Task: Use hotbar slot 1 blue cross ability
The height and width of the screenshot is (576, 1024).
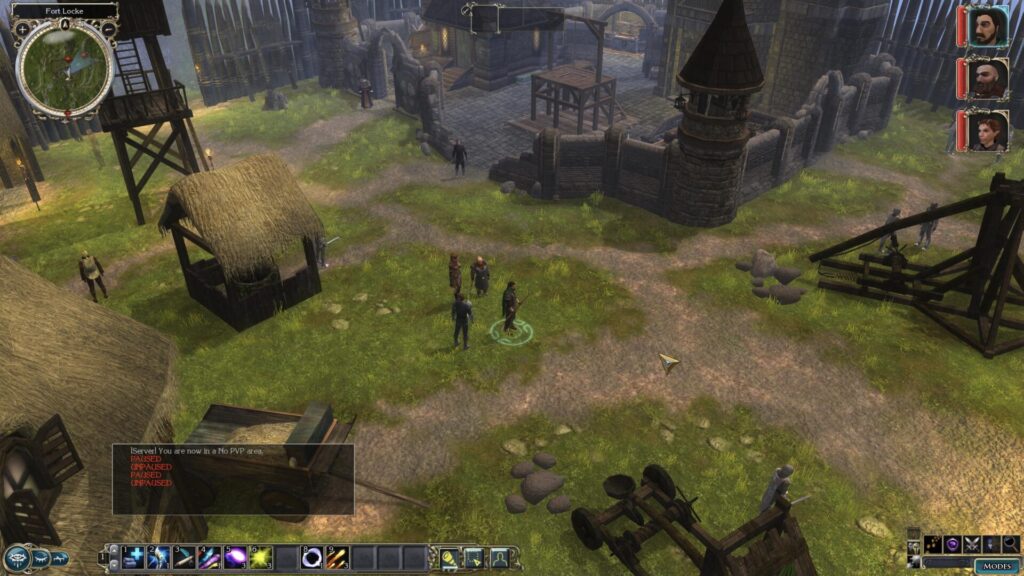Action: pos(135,557)
